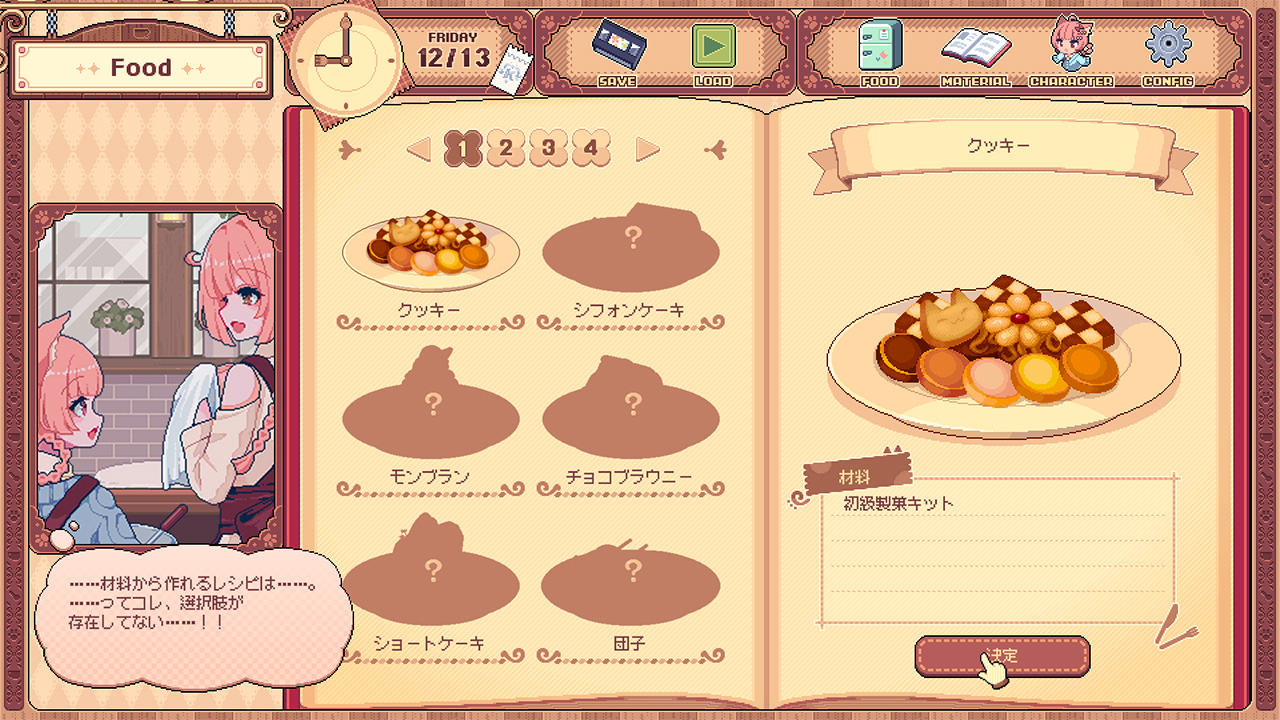The width and height of the screenshot is (1280, 720).
Task: Switch to recipe page 4
Action: coord(591,149)
